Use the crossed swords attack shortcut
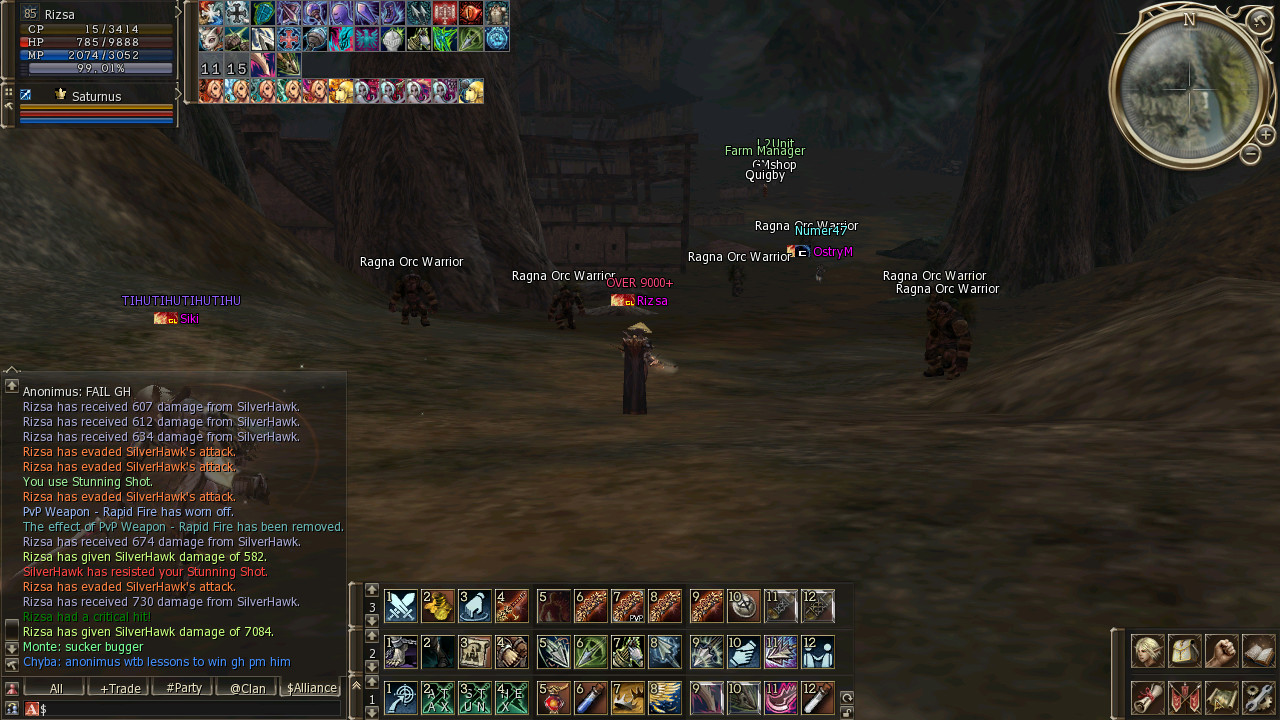 401,606
